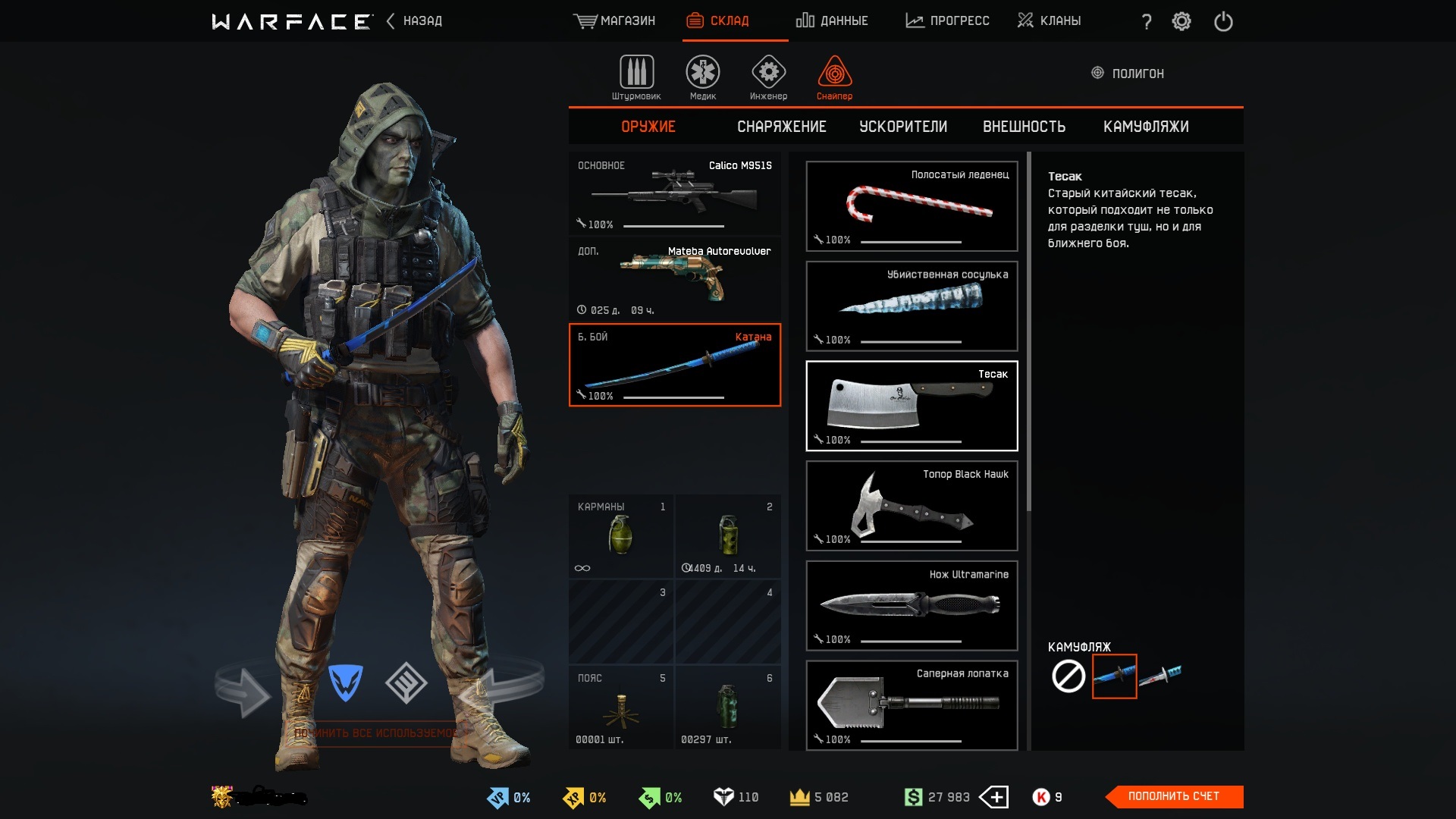Remove camouflage with the no-camo icon
This screenshot has height=819, width=1456.
pyautogui.click(x=1068, y=676)
